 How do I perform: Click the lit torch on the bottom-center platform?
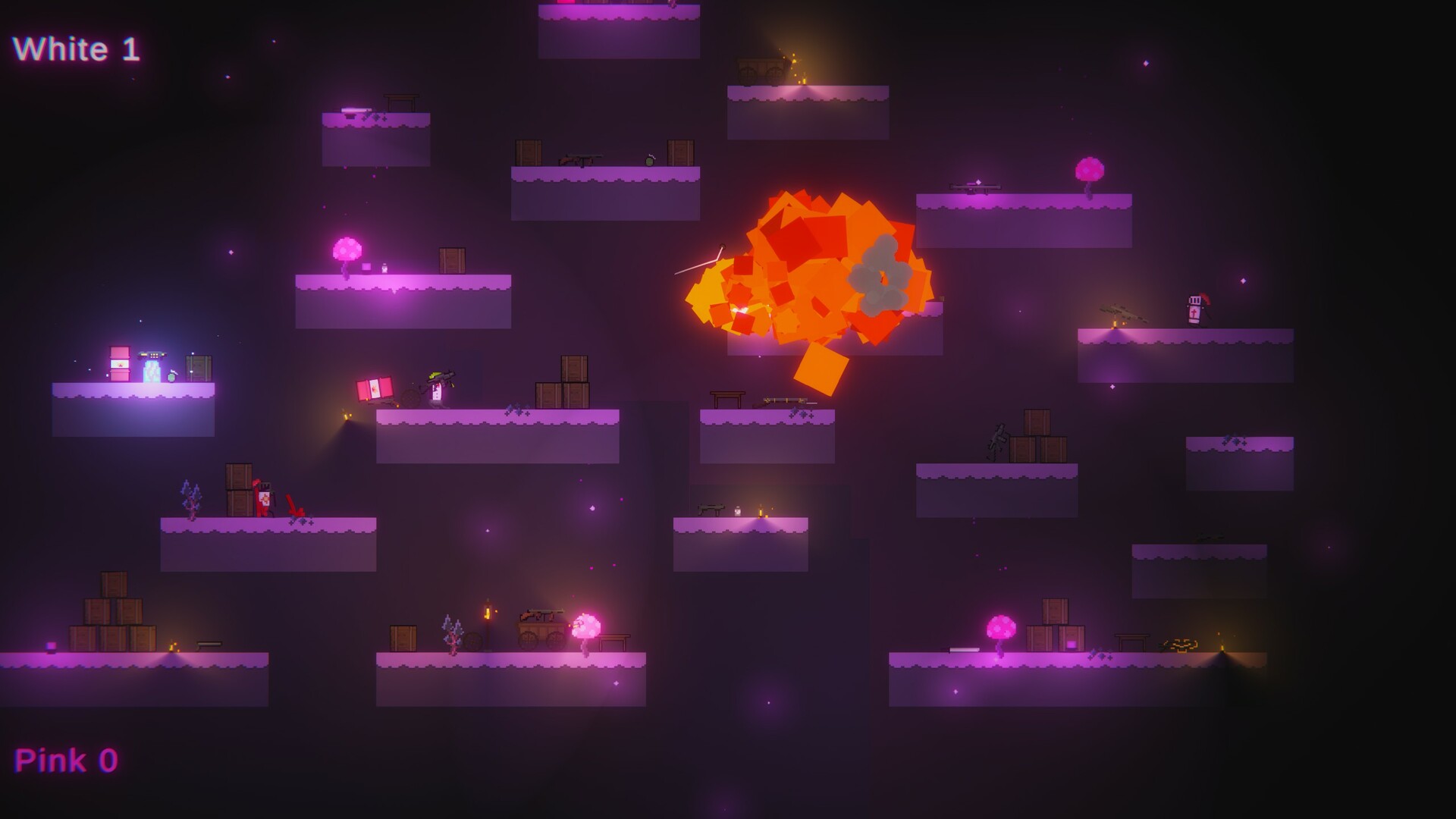click(486, 612)
